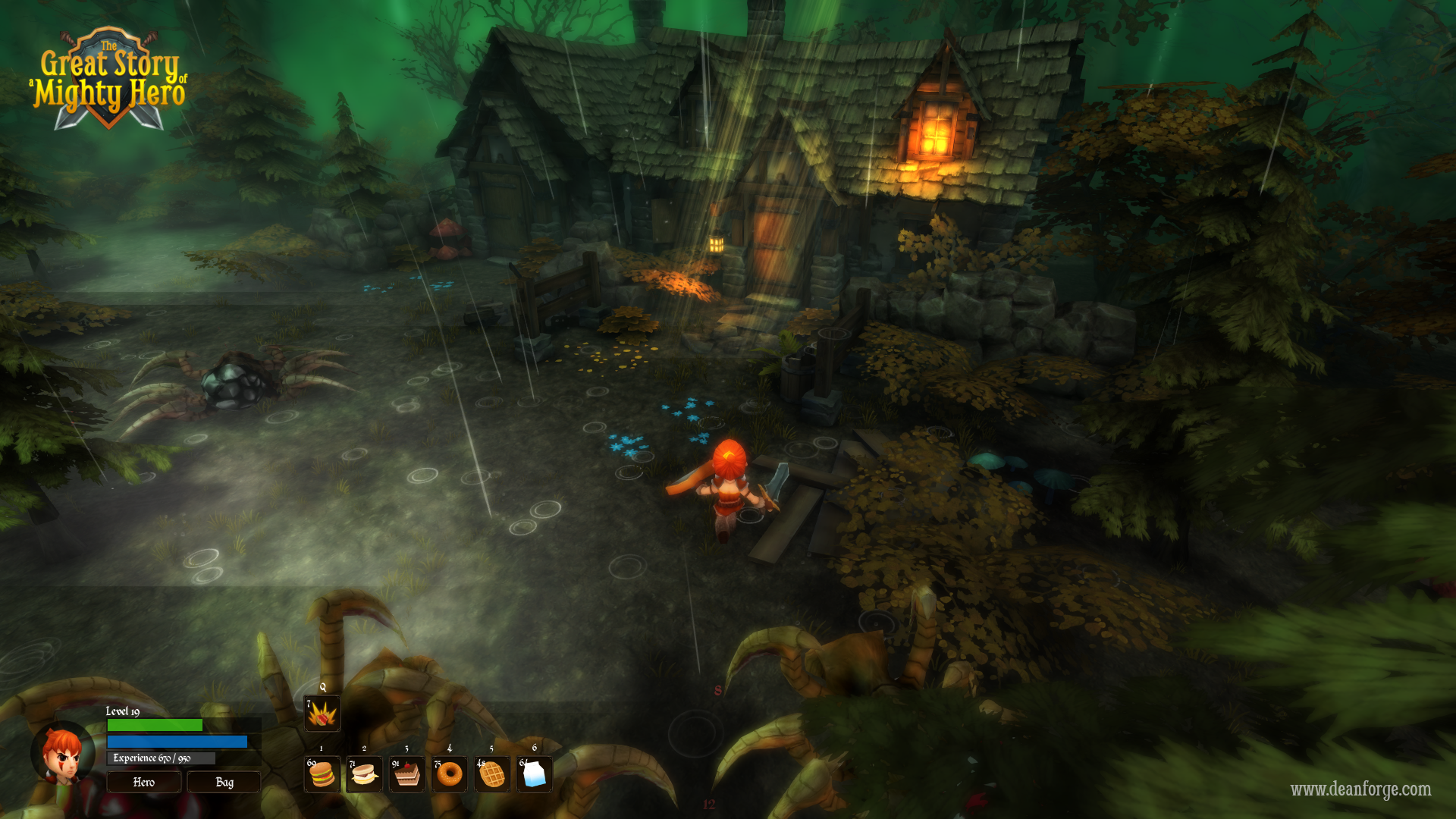The height and width of the screenshot is (819, 1456).
Task: Choose the waffle in hotbar slot 5
Action: coord(492,774)
